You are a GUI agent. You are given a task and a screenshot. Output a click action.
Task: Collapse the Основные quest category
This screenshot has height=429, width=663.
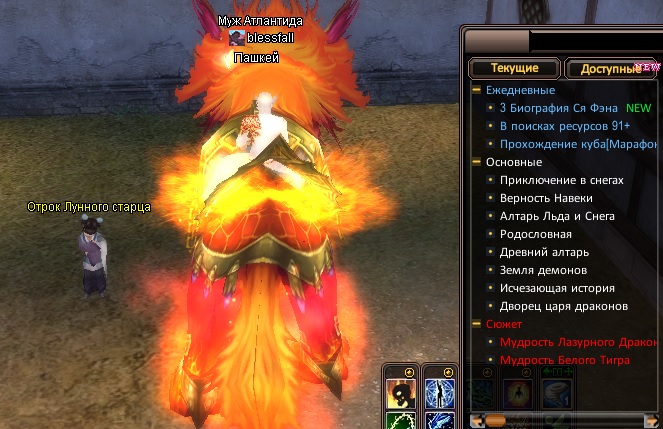pyautogui.click(x=477, y=162)
